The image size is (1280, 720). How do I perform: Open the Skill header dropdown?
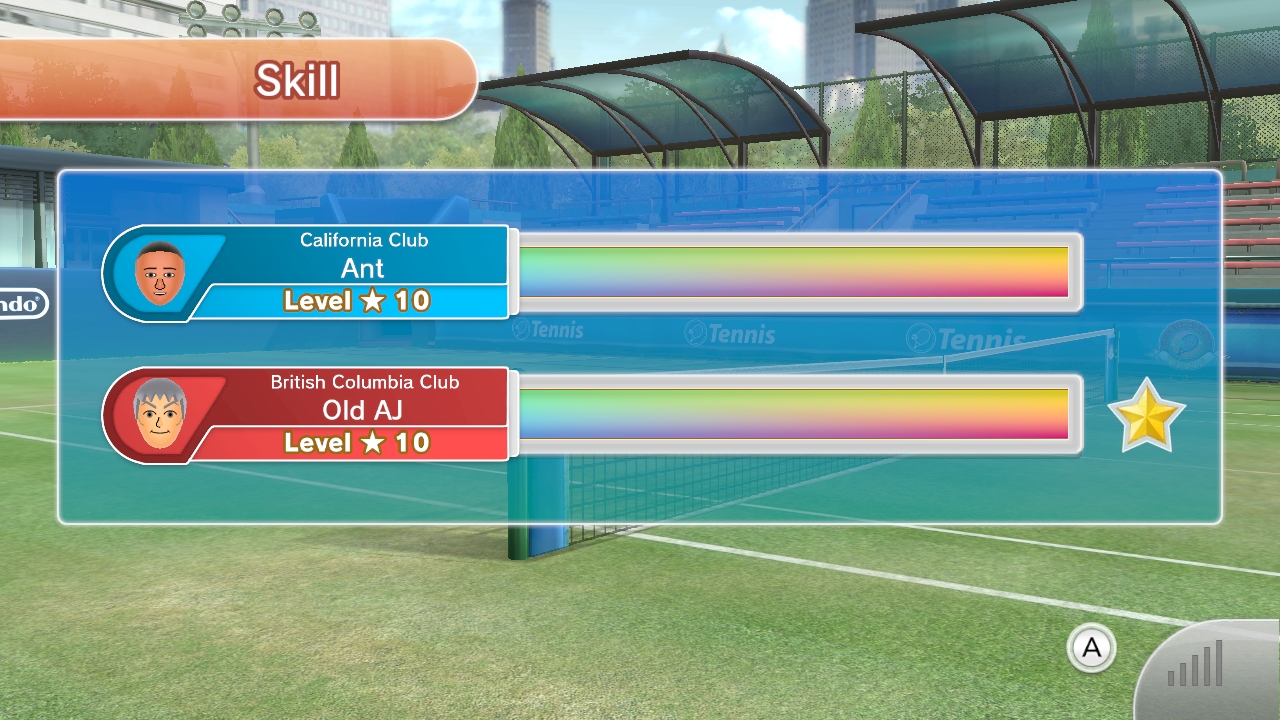coord(297,80)
